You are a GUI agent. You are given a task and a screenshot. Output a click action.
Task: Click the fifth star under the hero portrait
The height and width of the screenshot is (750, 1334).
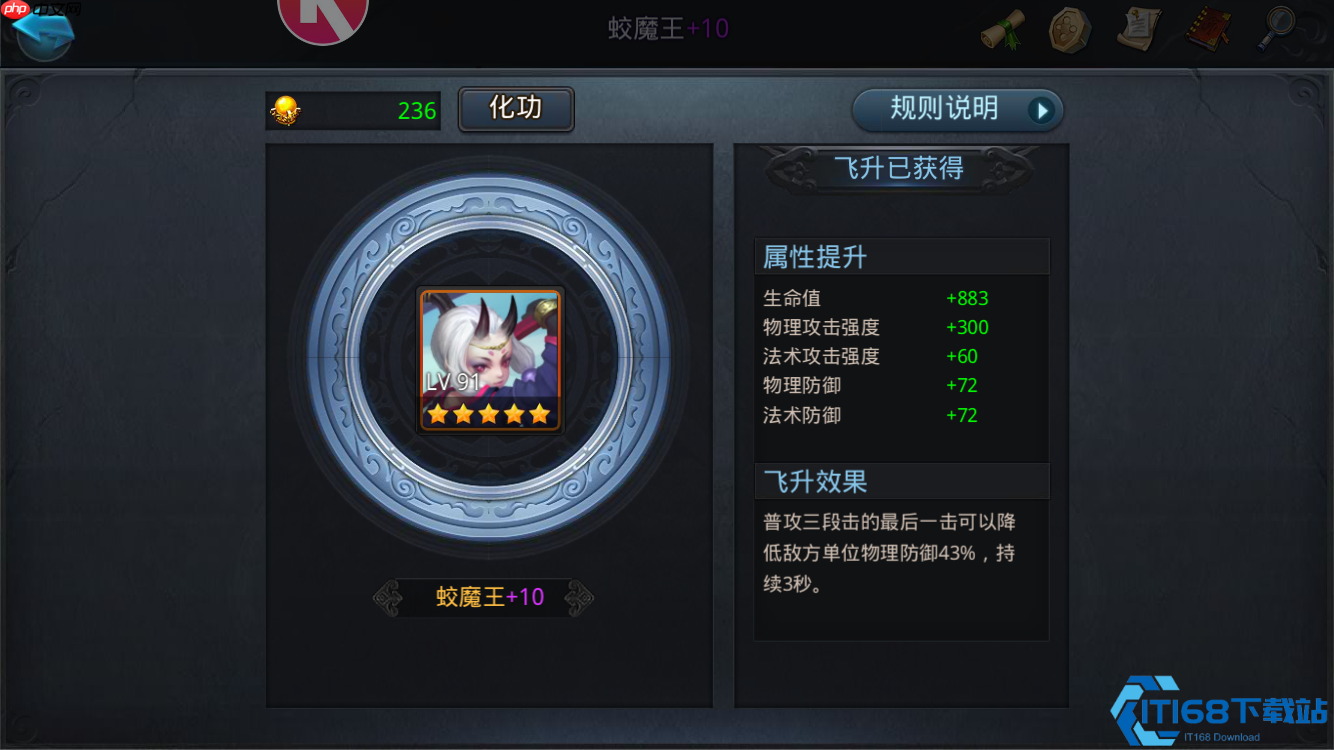540,412
